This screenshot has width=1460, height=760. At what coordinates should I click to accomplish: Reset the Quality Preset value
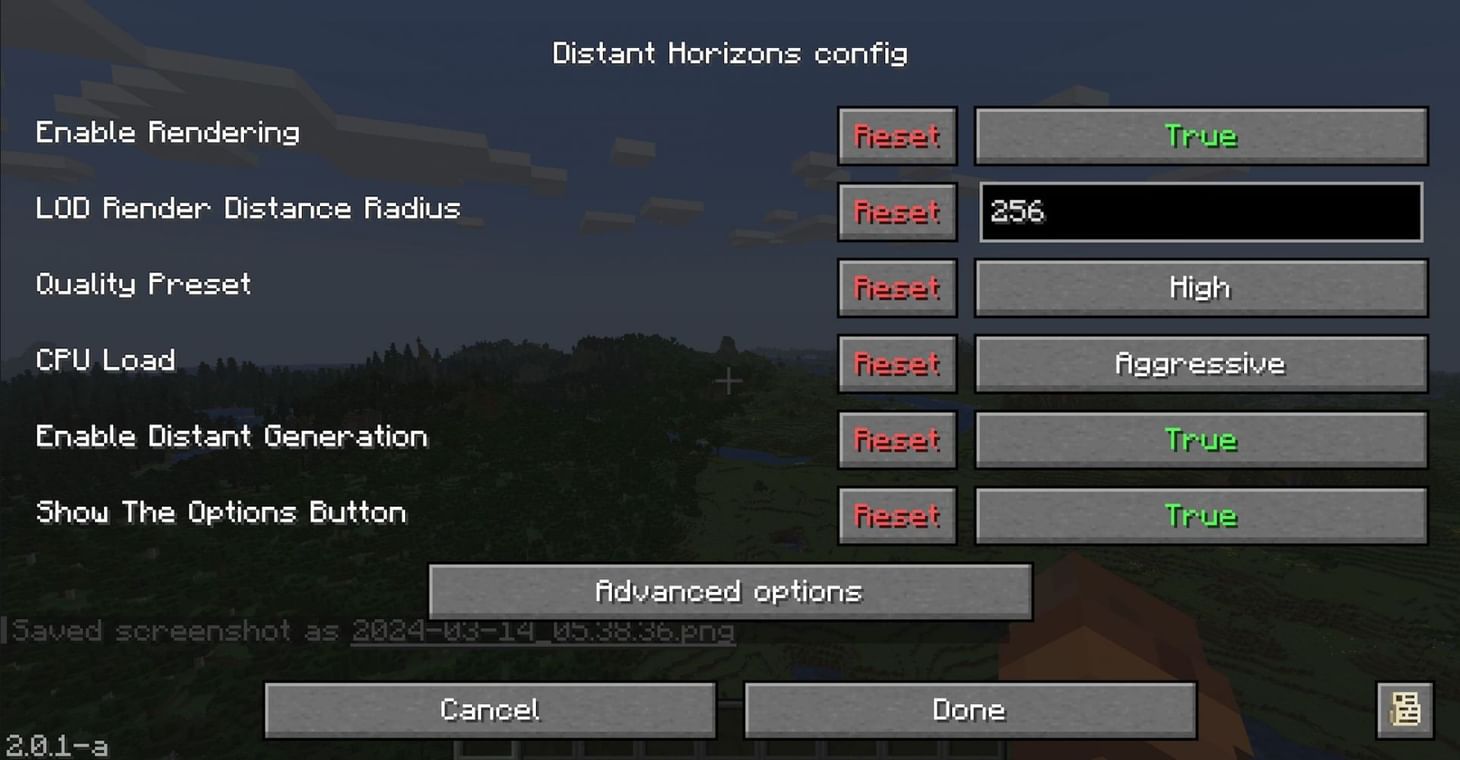click(896, 287)
